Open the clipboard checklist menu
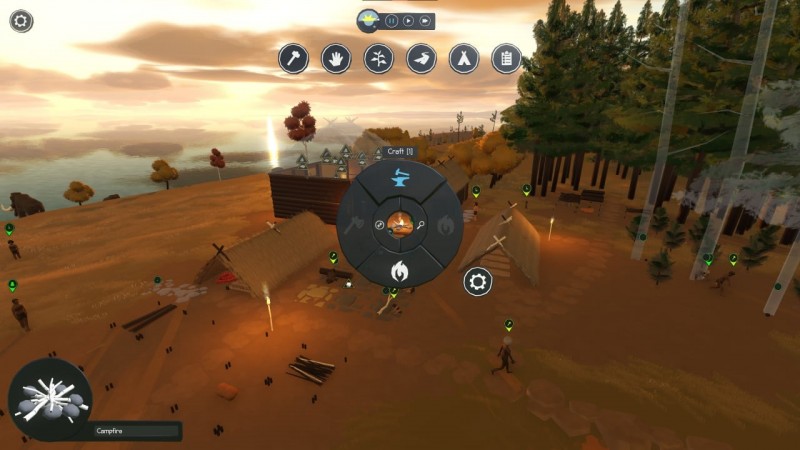 (507, 58)
